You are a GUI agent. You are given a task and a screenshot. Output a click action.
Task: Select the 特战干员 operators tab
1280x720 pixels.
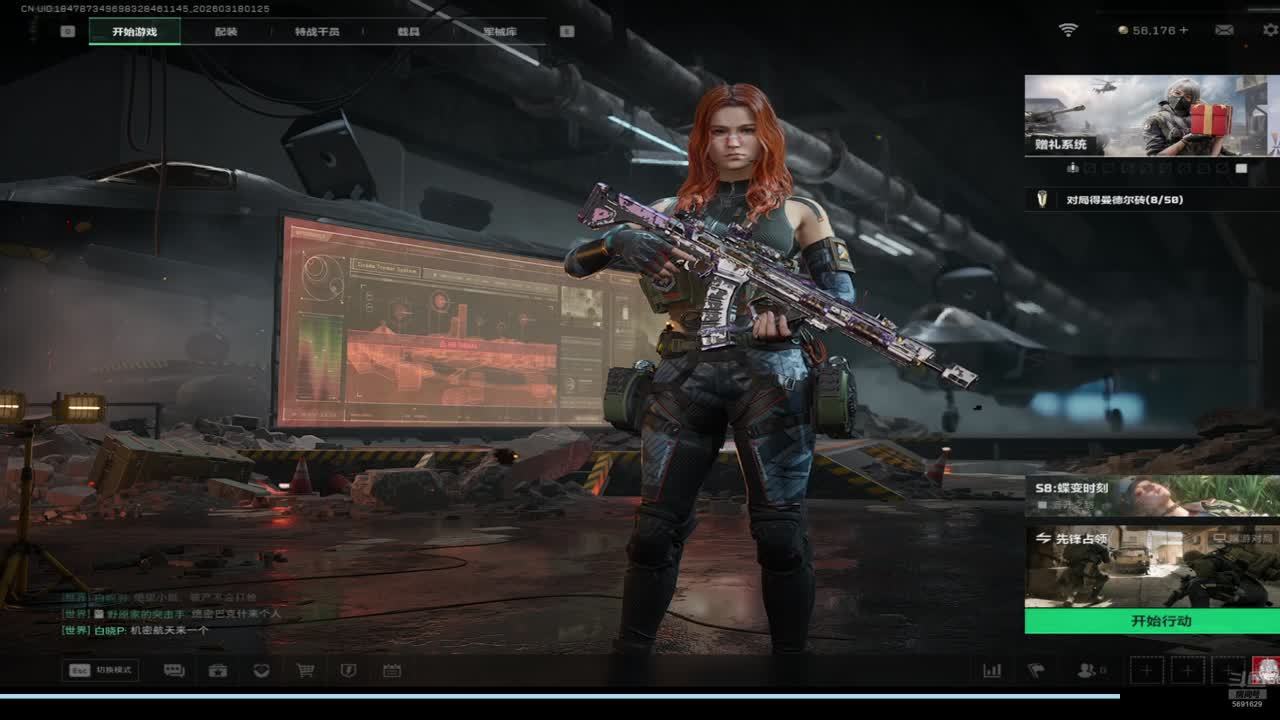point(317,32)
